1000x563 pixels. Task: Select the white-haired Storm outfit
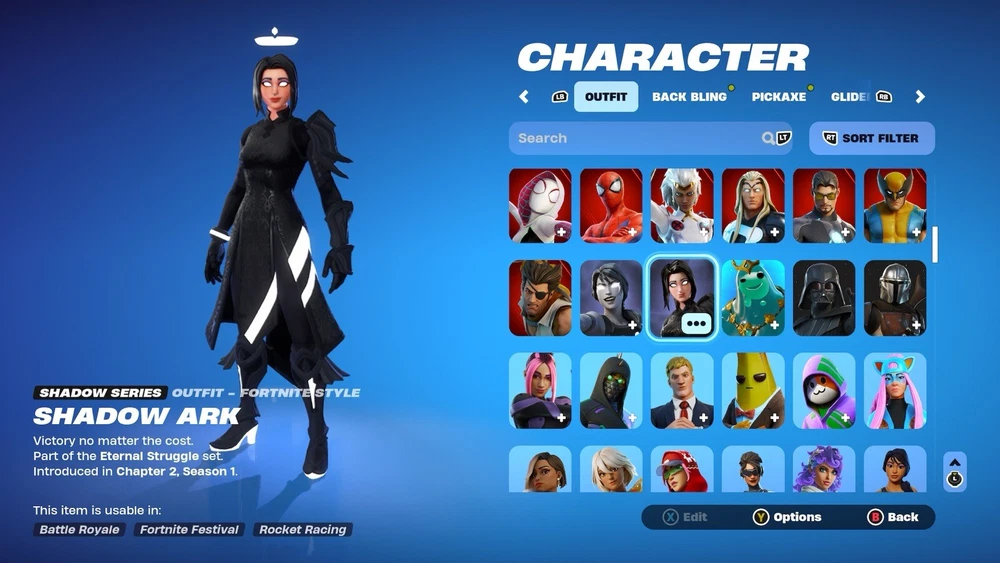pyautogui.click(x=682, y=205)
